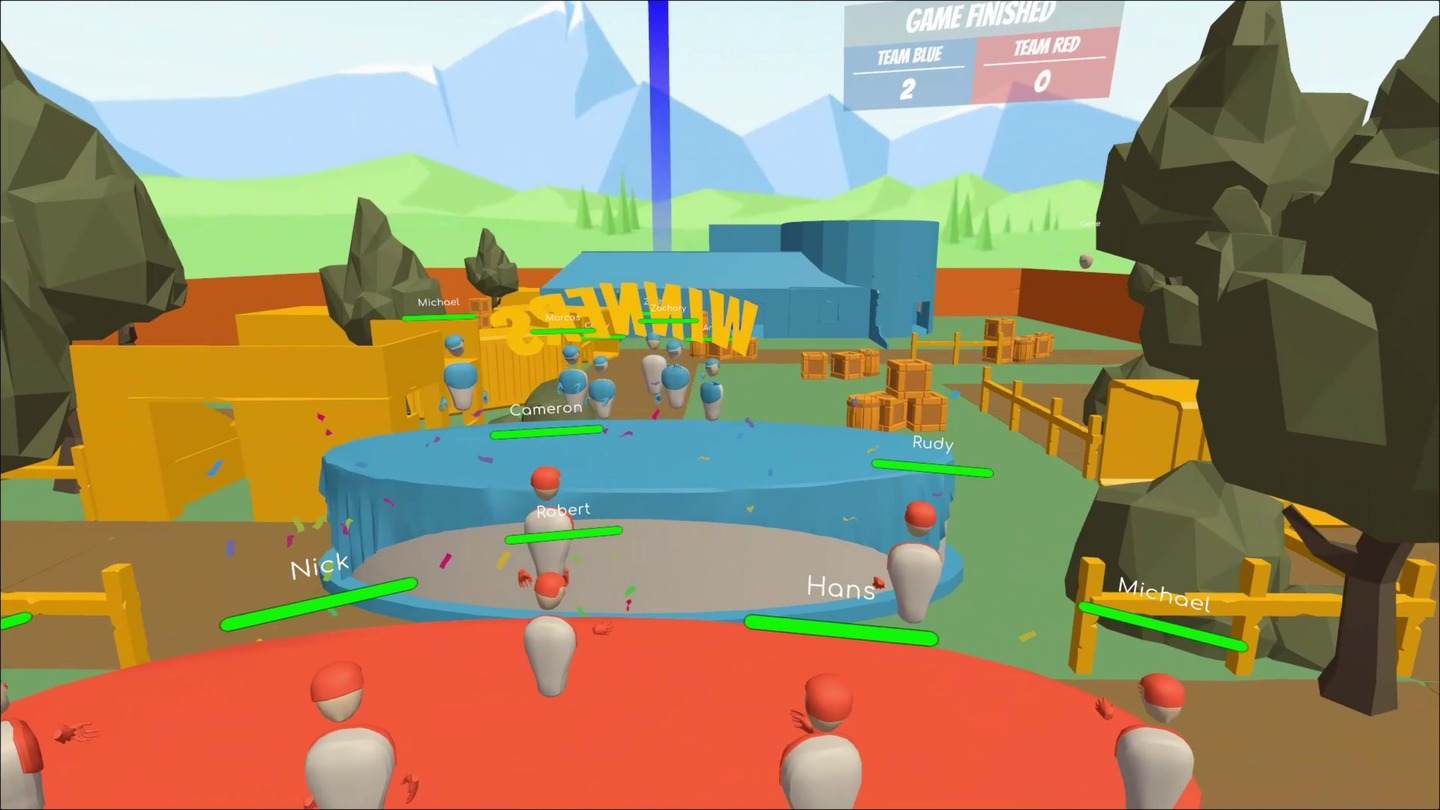
Task: Expand Rudy's name label
Action: point(931,444)
